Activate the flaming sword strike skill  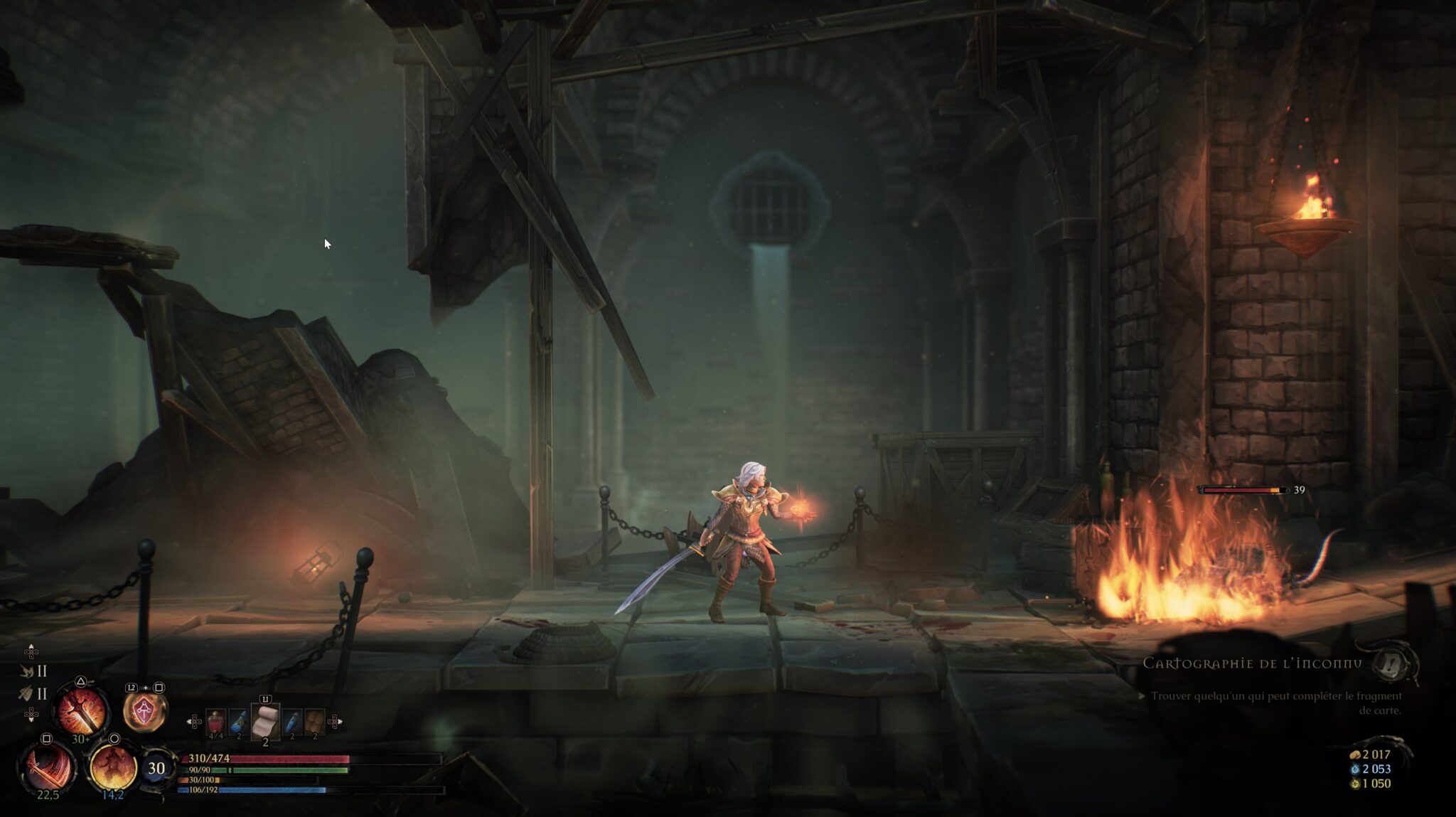click(x=82, y=710)
